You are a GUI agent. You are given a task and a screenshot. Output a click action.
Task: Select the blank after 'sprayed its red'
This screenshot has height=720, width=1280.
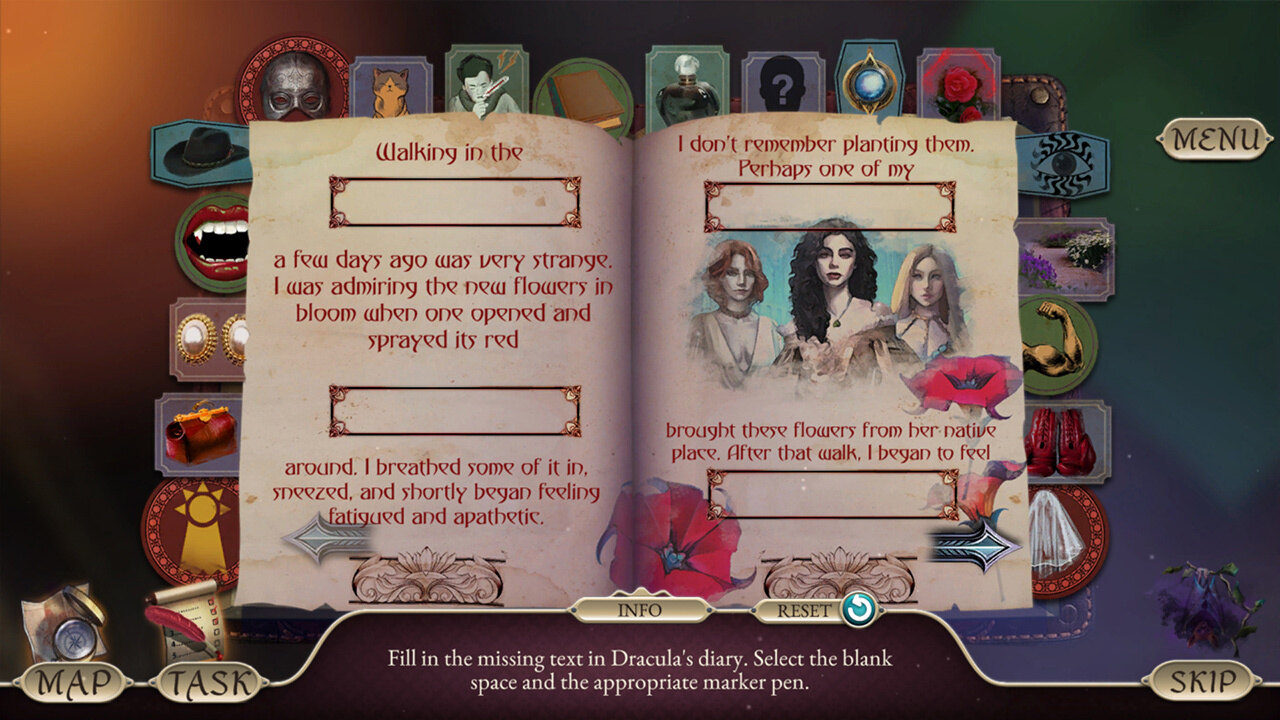[455, 411]
